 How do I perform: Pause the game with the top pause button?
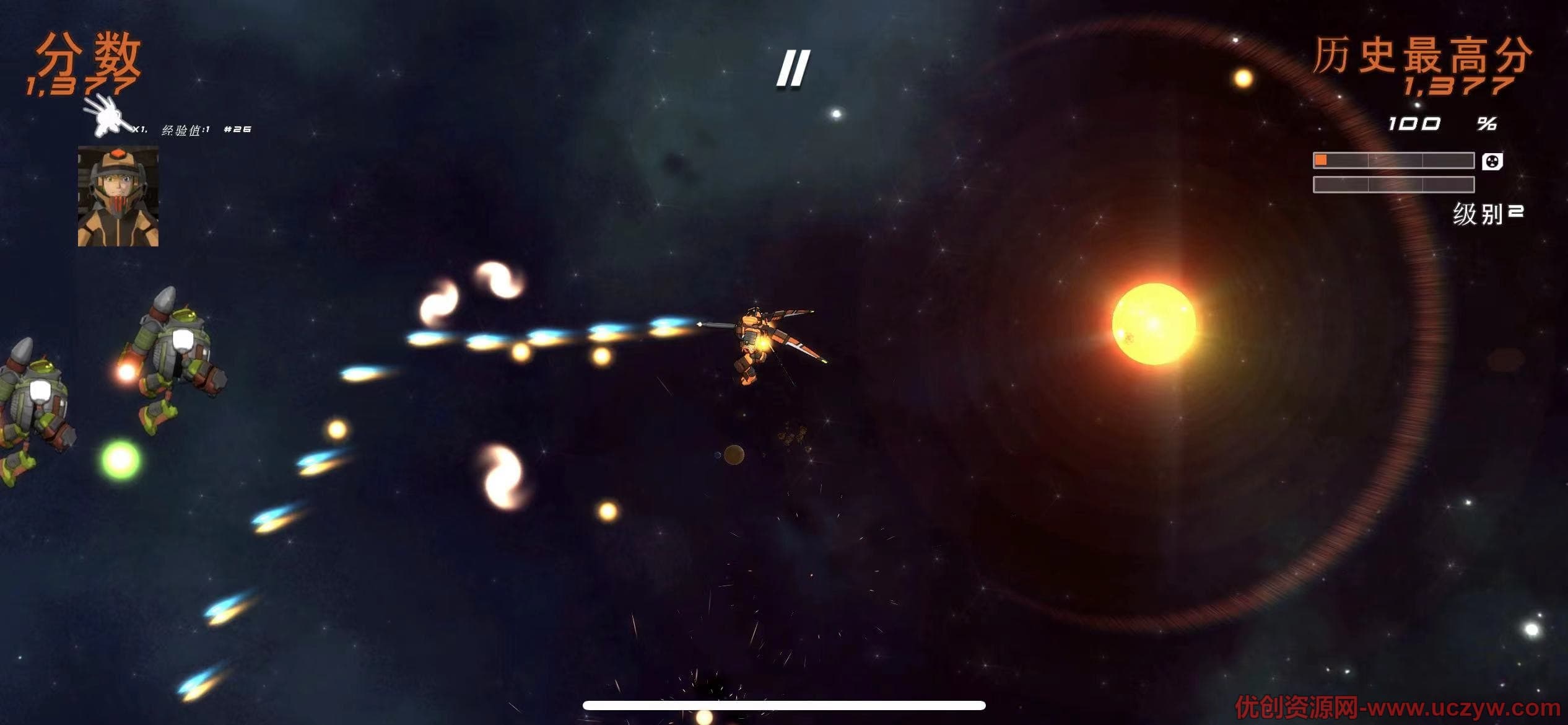793,68
